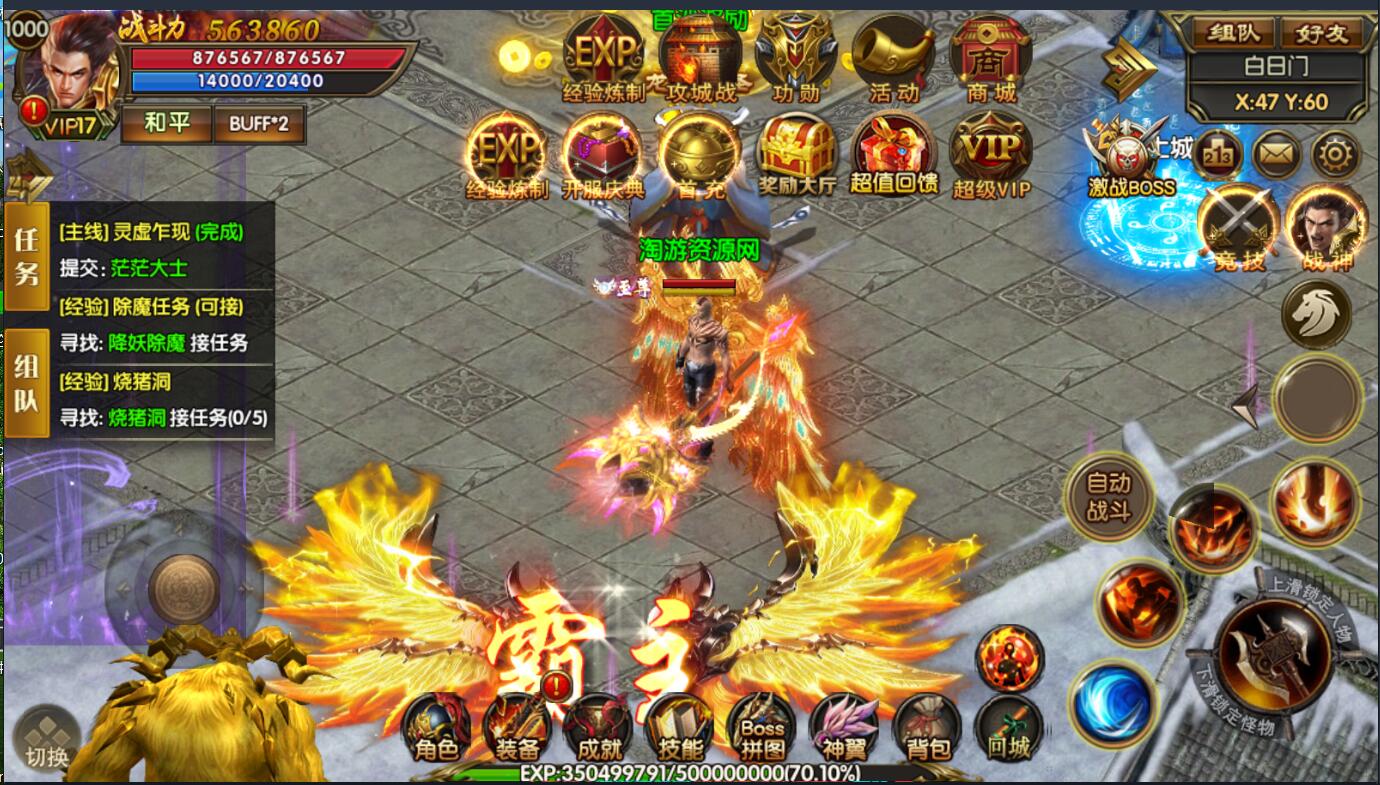Toggle the 和平 peace attack mode button
1380x785 pixels.
(x=167, y=124)
